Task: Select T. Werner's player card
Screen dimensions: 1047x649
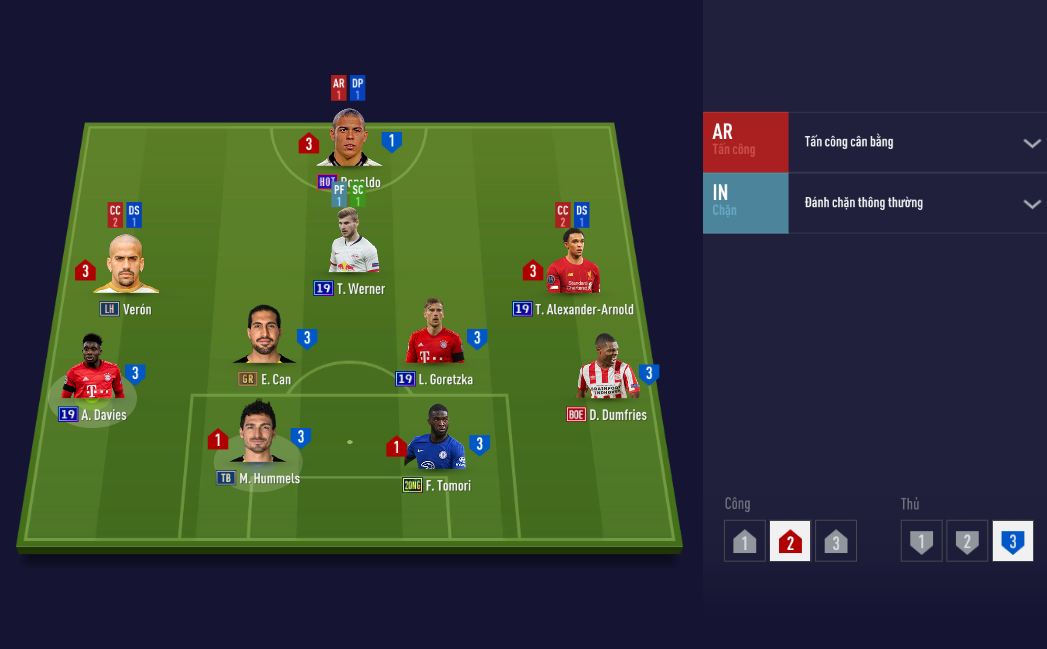Action: pos(354,245)
